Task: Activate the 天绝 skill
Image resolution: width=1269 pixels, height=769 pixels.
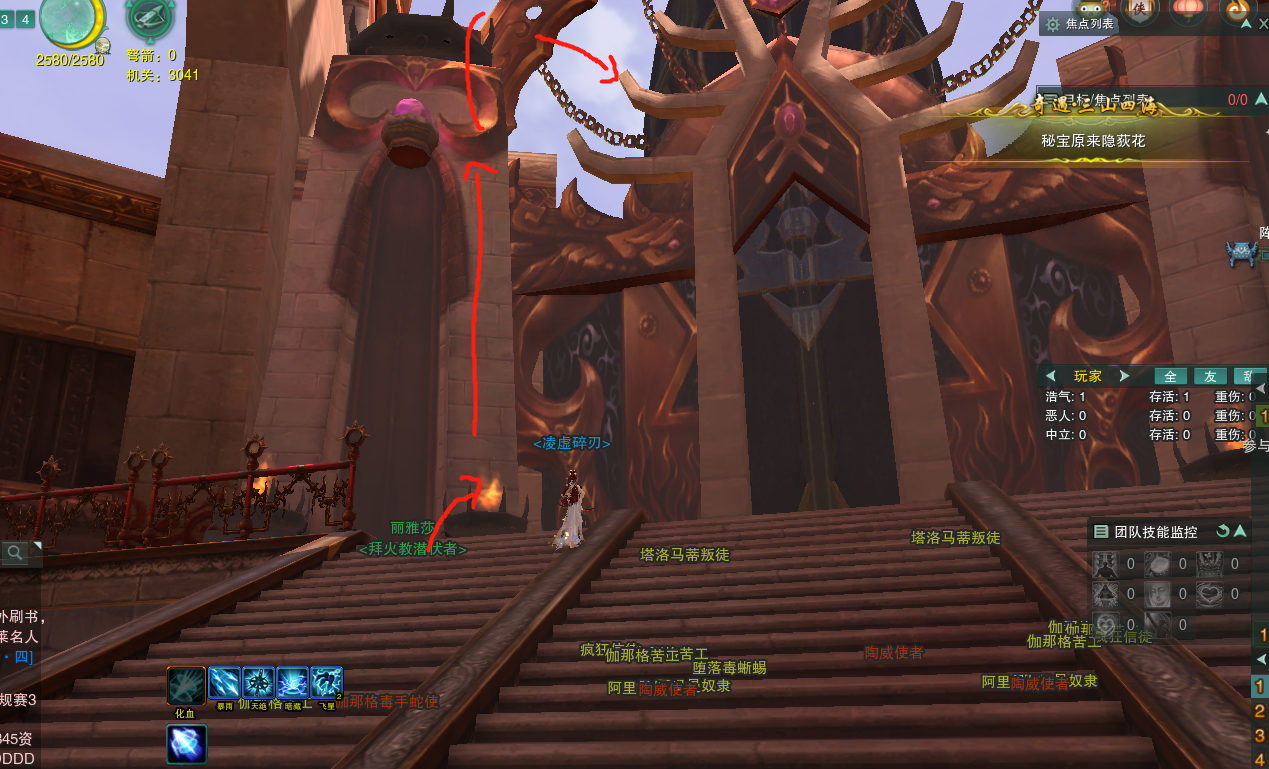Action: point(258,683)
